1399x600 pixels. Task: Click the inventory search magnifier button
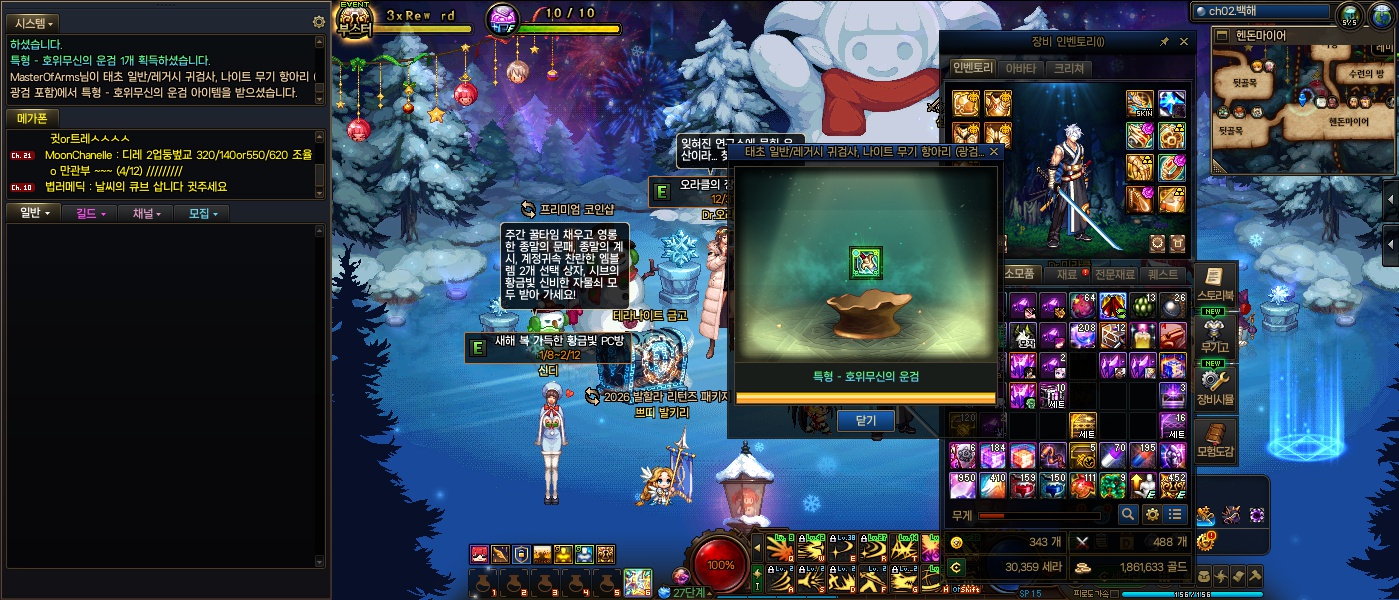[x=1128, y=514]
